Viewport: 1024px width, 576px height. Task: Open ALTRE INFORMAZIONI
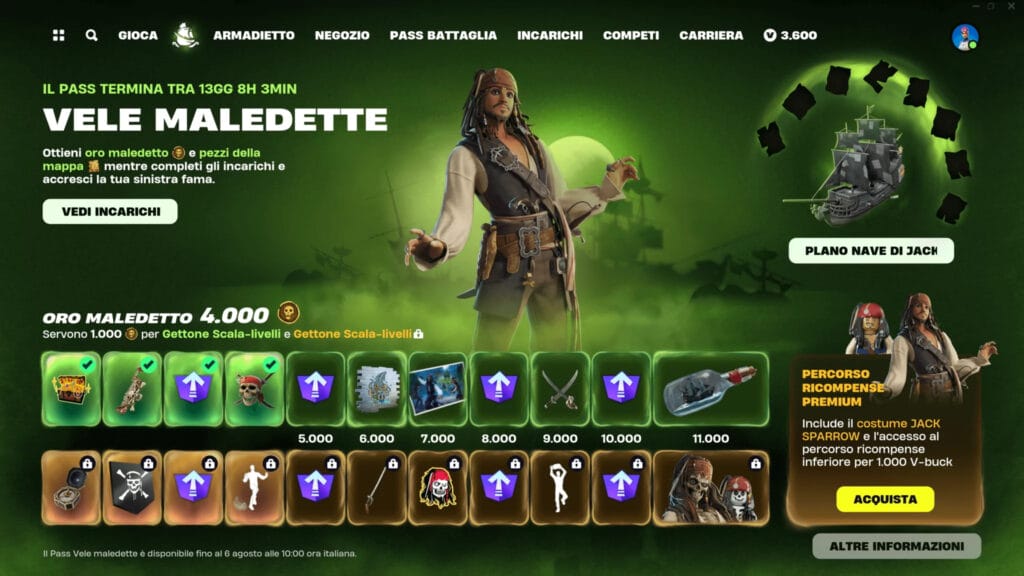pos(896,546)
